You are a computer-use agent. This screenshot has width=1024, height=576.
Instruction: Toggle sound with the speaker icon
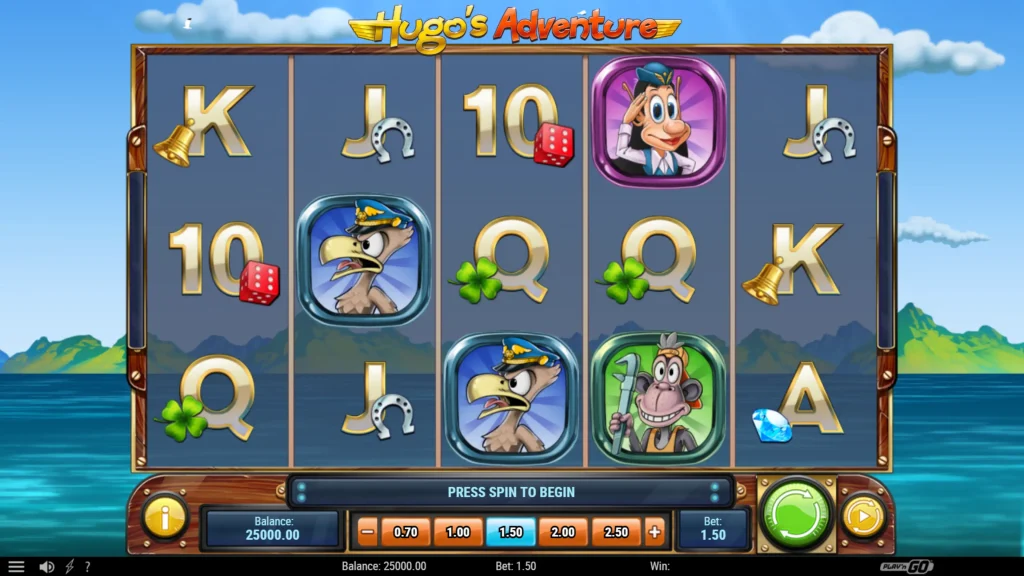(x=46, y=566)
